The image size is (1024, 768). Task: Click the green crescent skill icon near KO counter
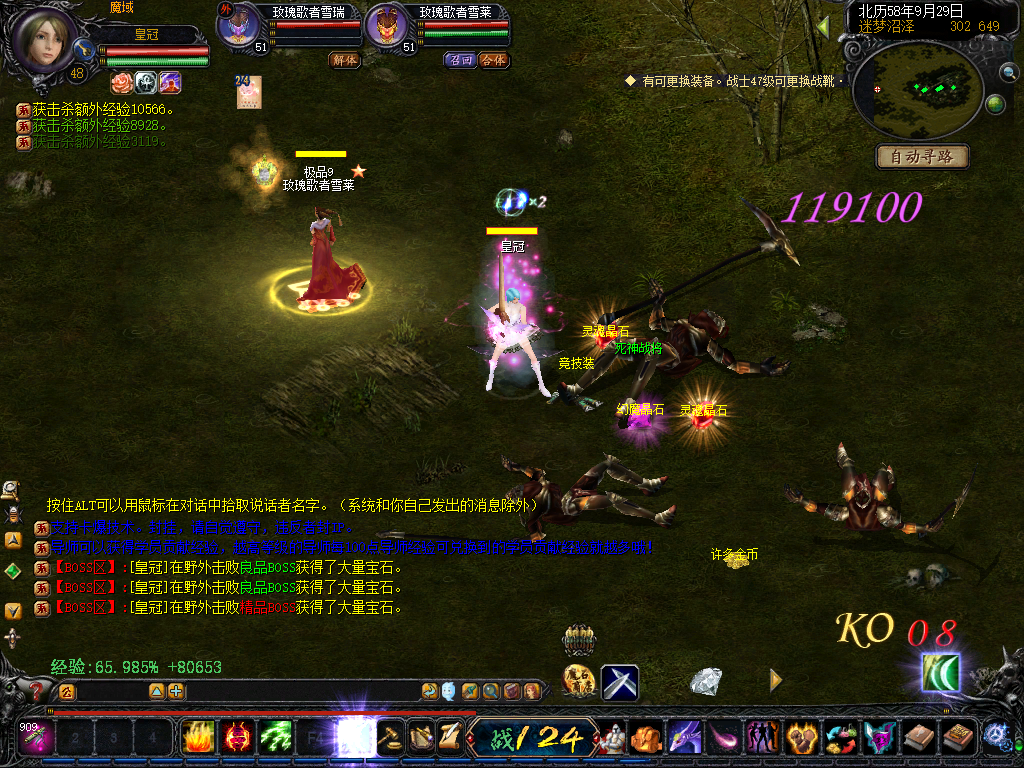click(941, 672)
